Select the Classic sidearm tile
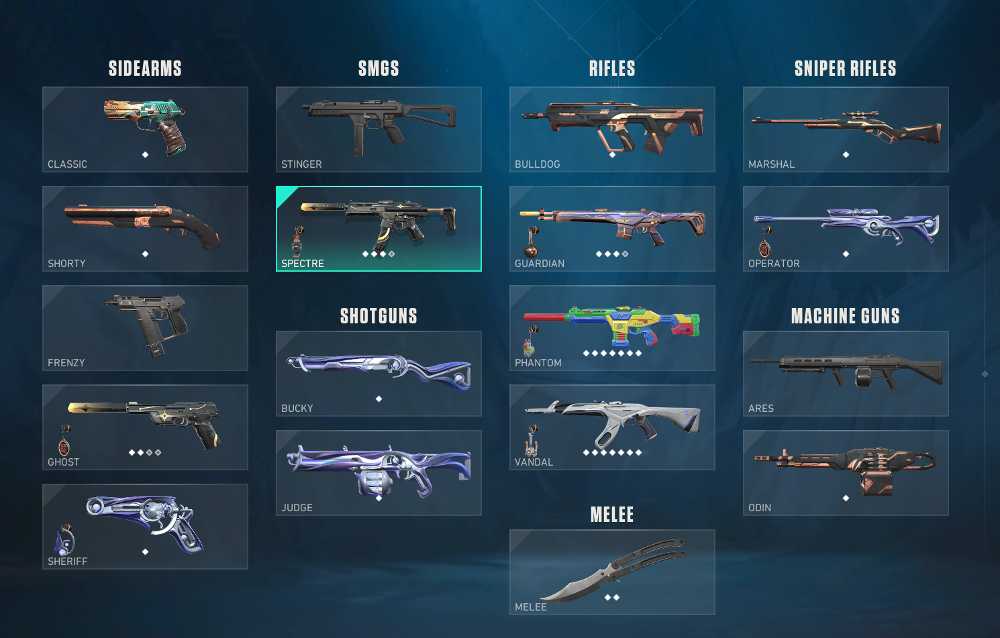The height and width of the screenshot is (638, 1000). pos(145,129)
